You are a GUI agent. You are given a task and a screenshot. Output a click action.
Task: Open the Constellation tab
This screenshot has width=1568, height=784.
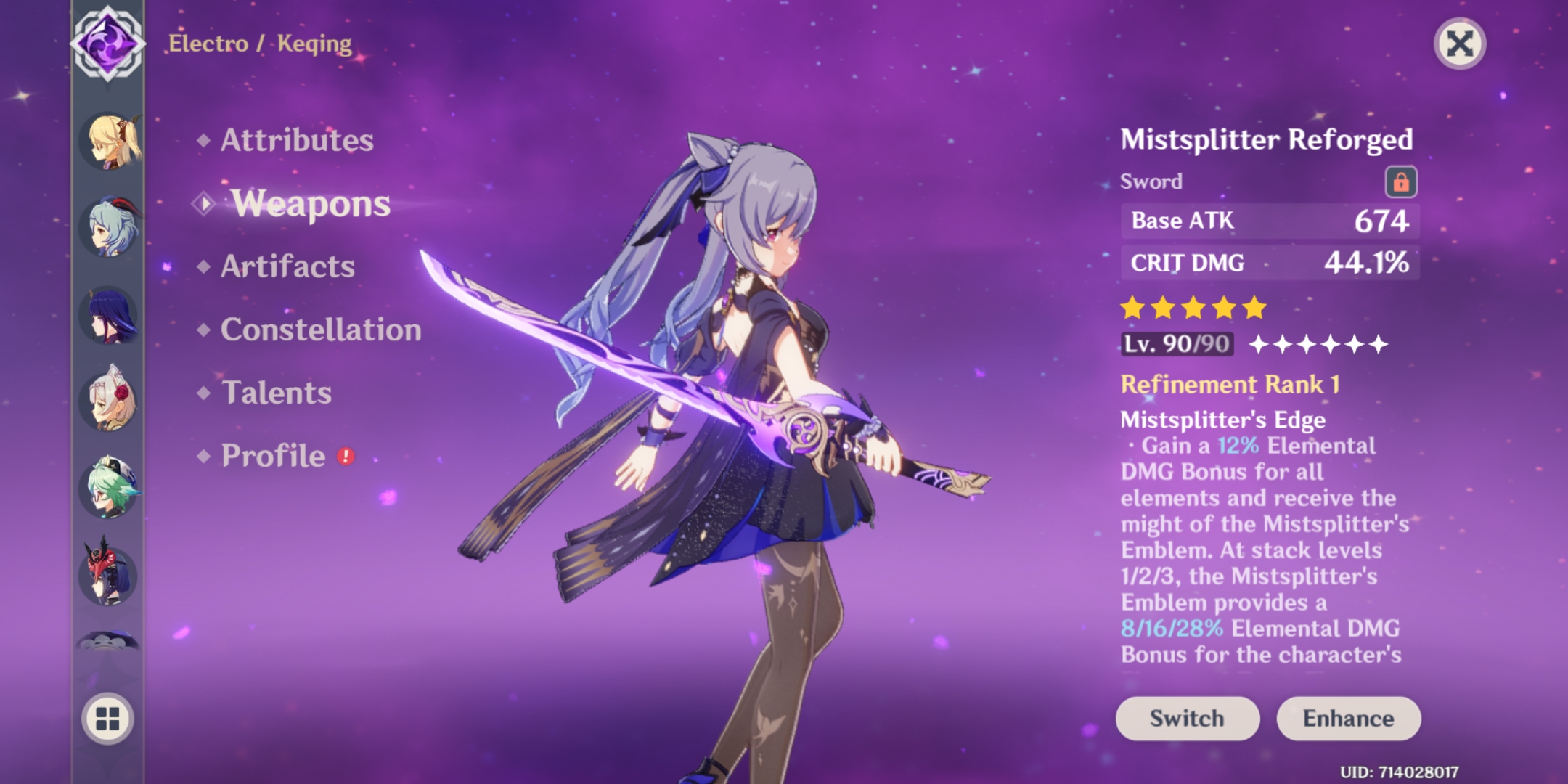[x=323, y=330]
